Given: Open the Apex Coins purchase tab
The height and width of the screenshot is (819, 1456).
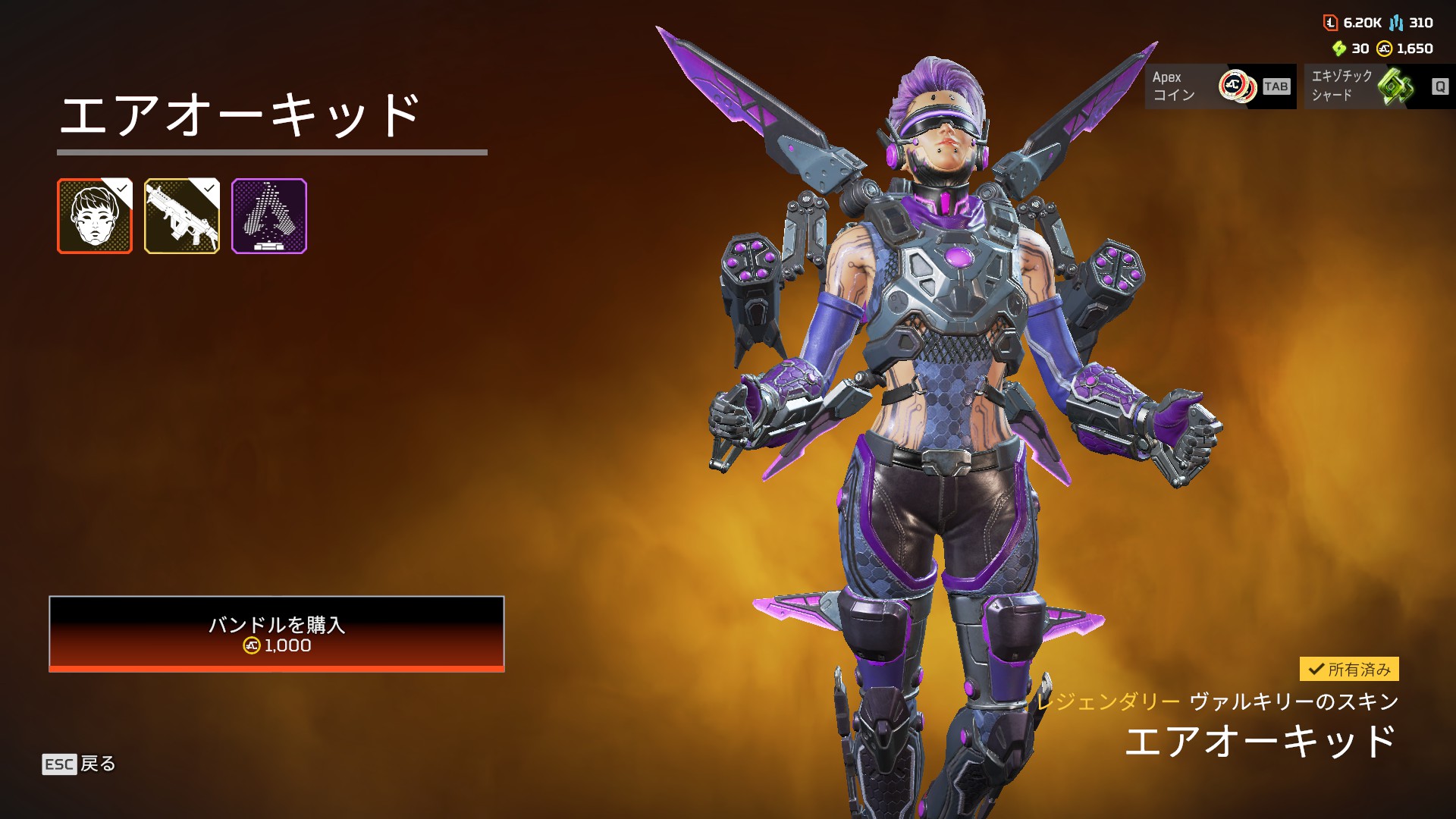Looking at the screenshot, I should point(1219,86).
